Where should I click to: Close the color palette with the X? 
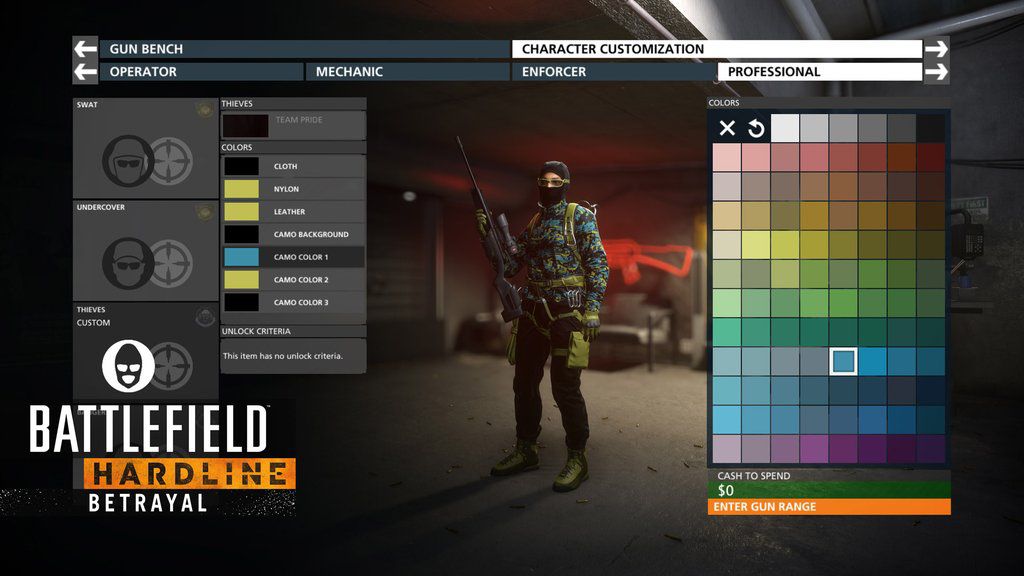[x=727, y=128]
